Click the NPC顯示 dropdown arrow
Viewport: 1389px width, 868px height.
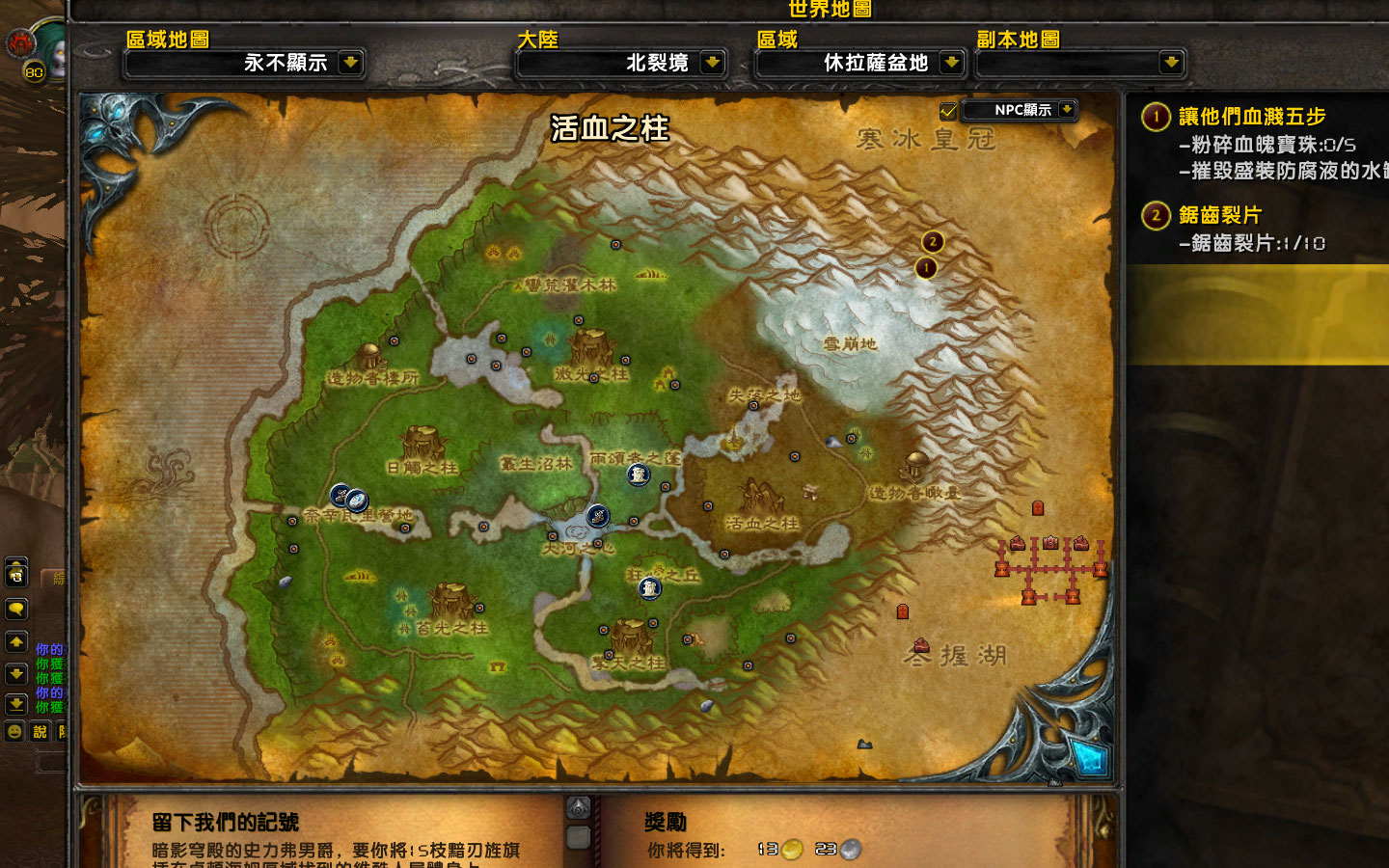coord(1066,109)
